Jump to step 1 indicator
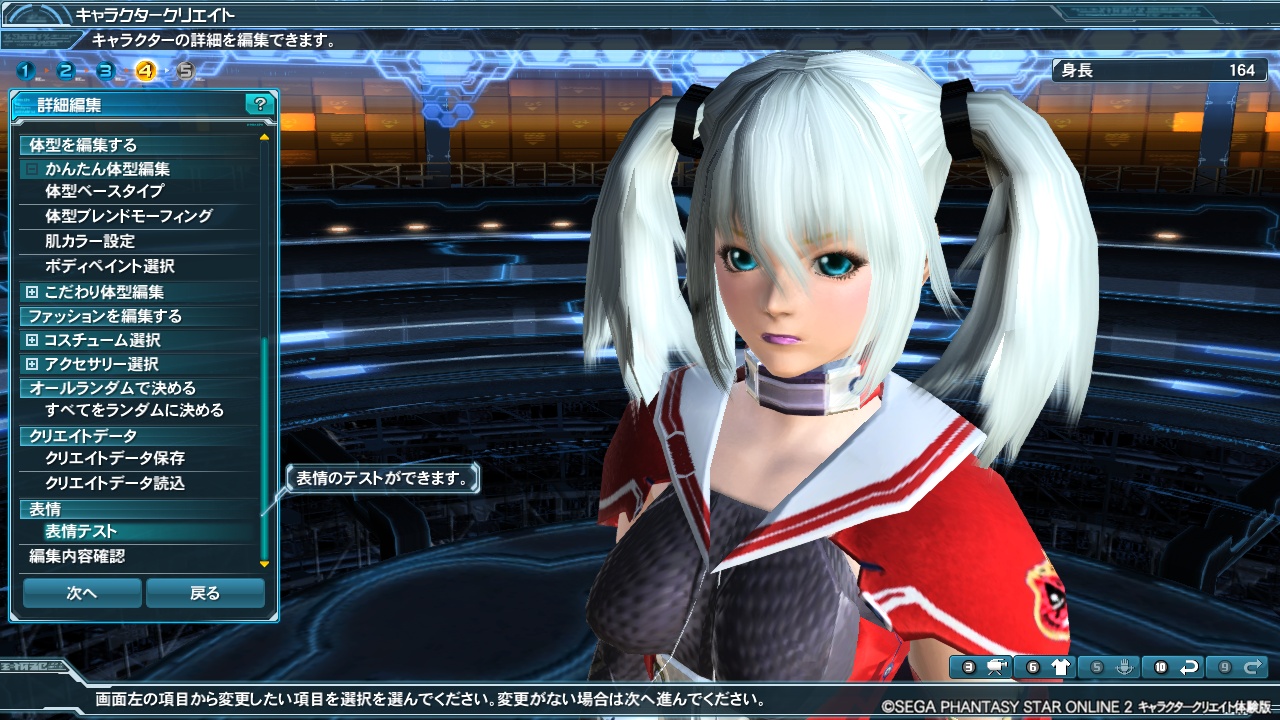 tap(25, 71)
